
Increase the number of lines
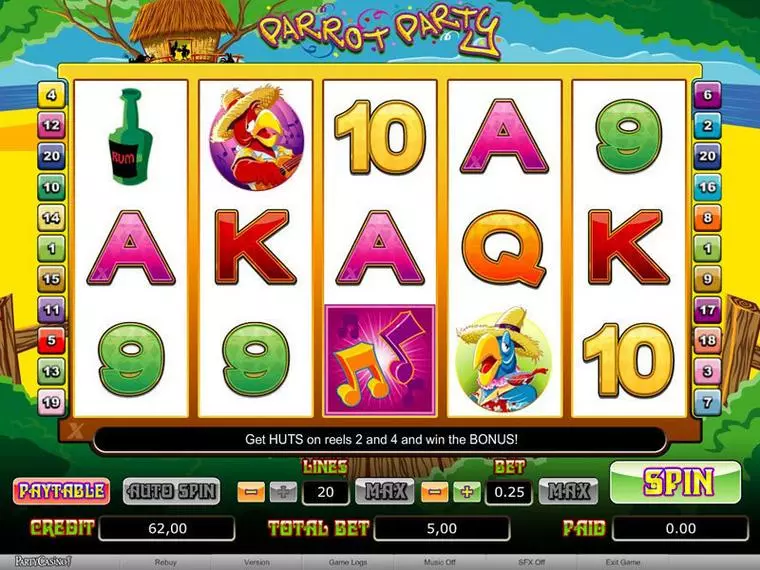click(x=283, y=491)
